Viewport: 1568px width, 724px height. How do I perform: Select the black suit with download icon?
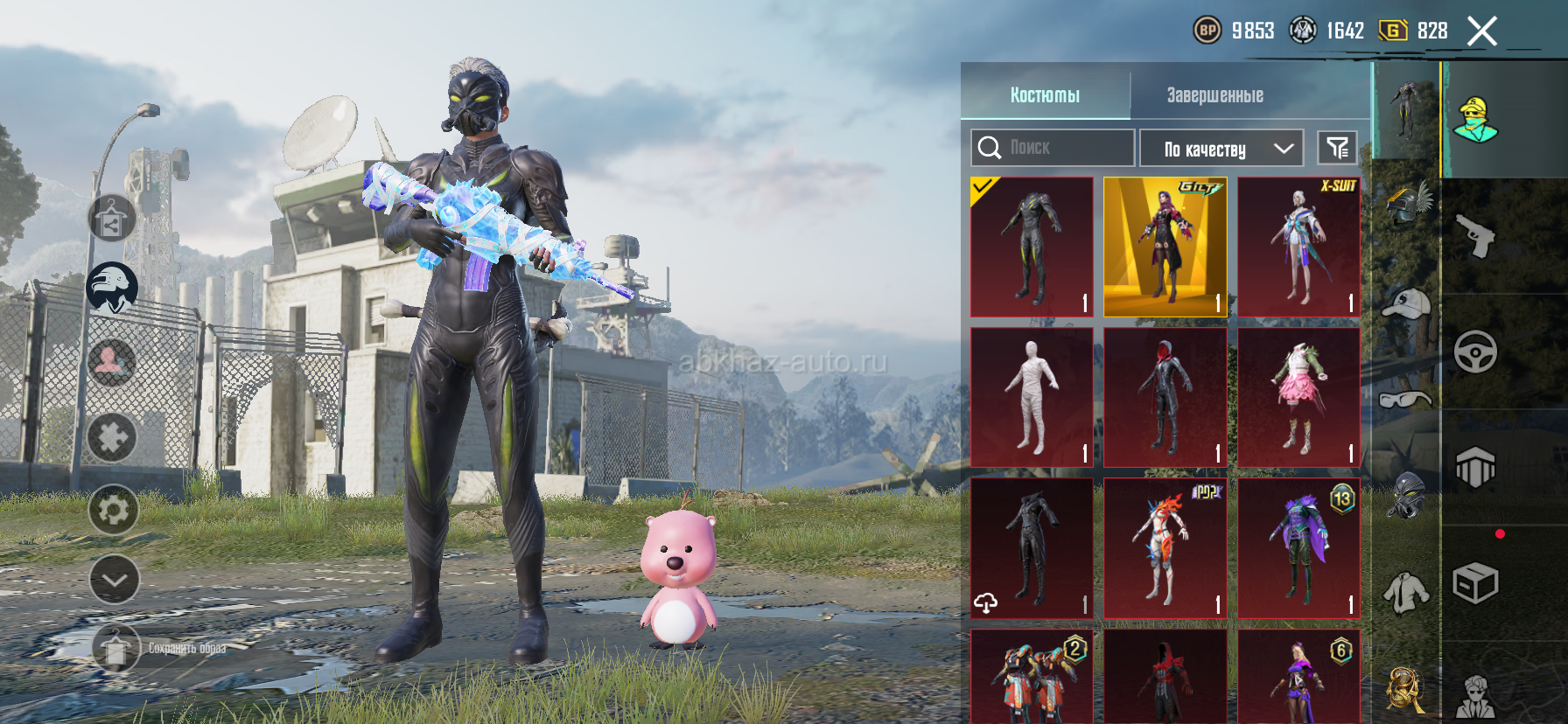(1032, 548)
